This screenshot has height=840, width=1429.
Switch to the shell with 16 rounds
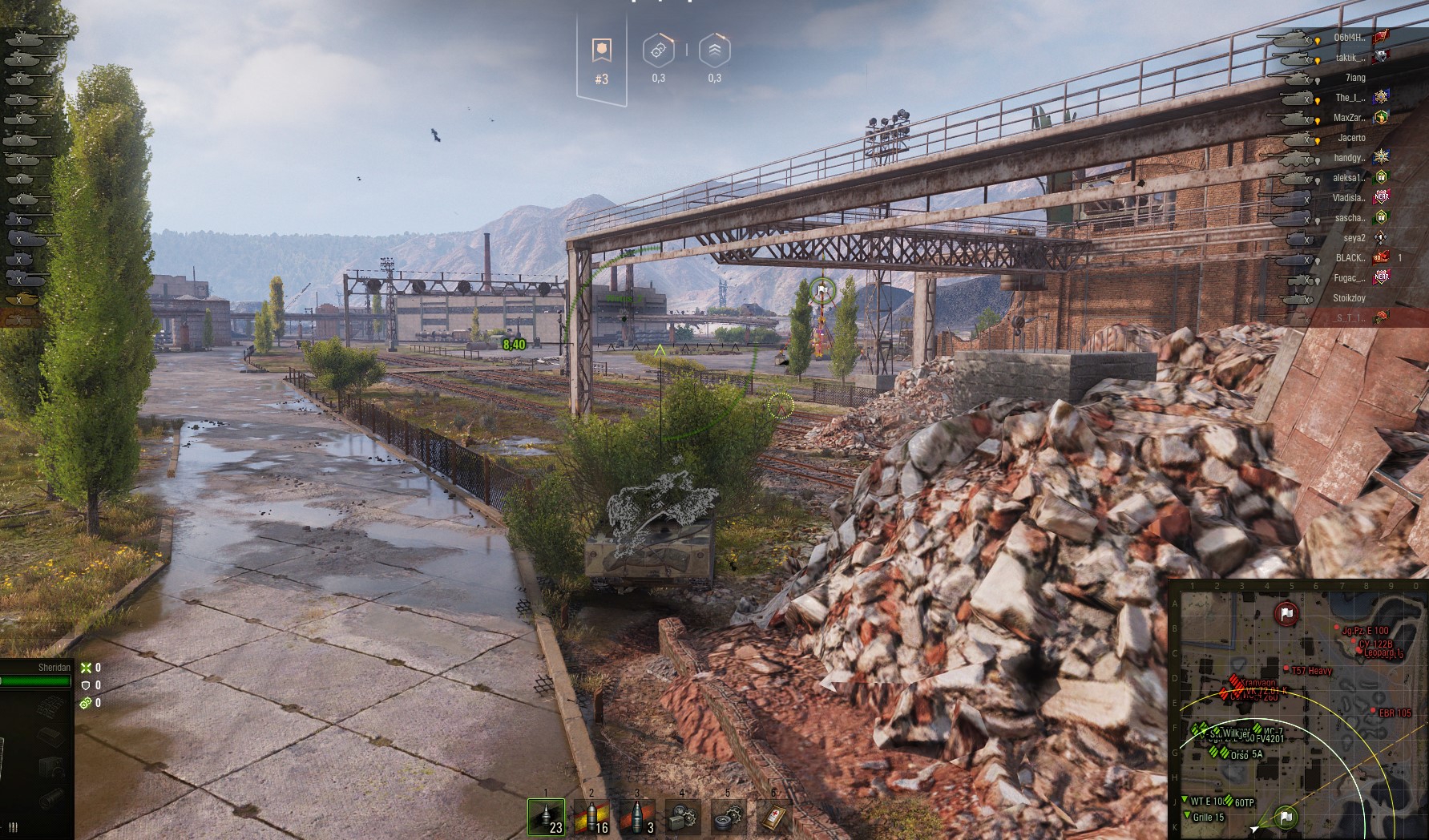pos(591,817)
